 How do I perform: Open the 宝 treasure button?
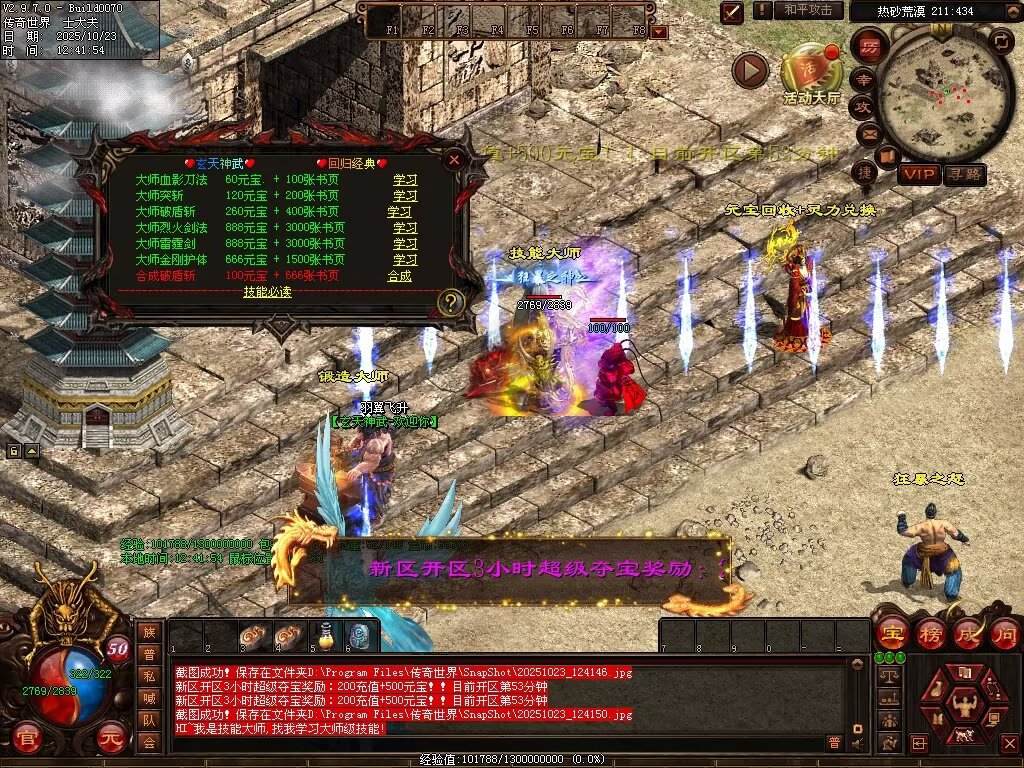pos(891,633)
